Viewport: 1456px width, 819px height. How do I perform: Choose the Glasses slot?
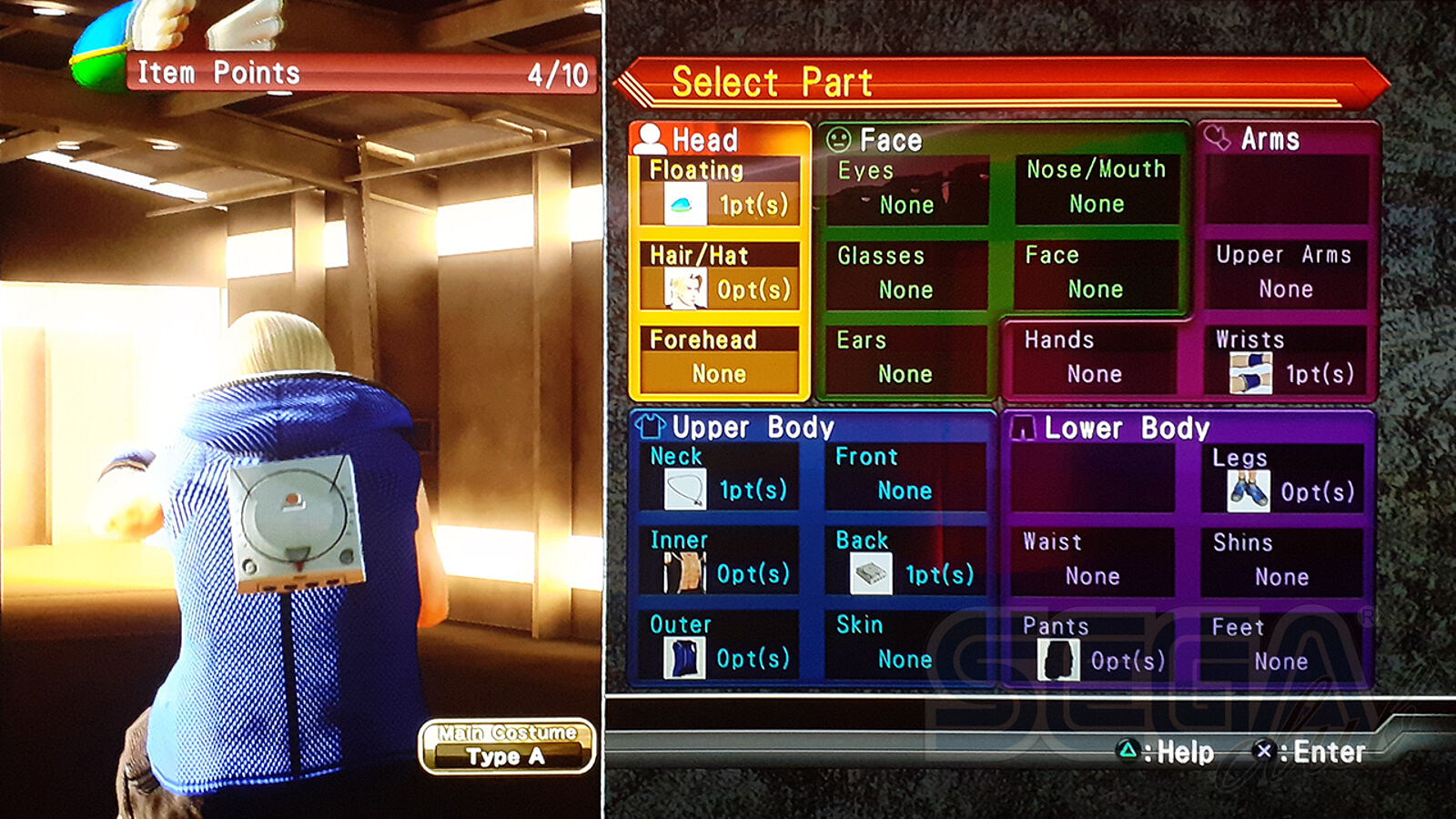[906, 275]
